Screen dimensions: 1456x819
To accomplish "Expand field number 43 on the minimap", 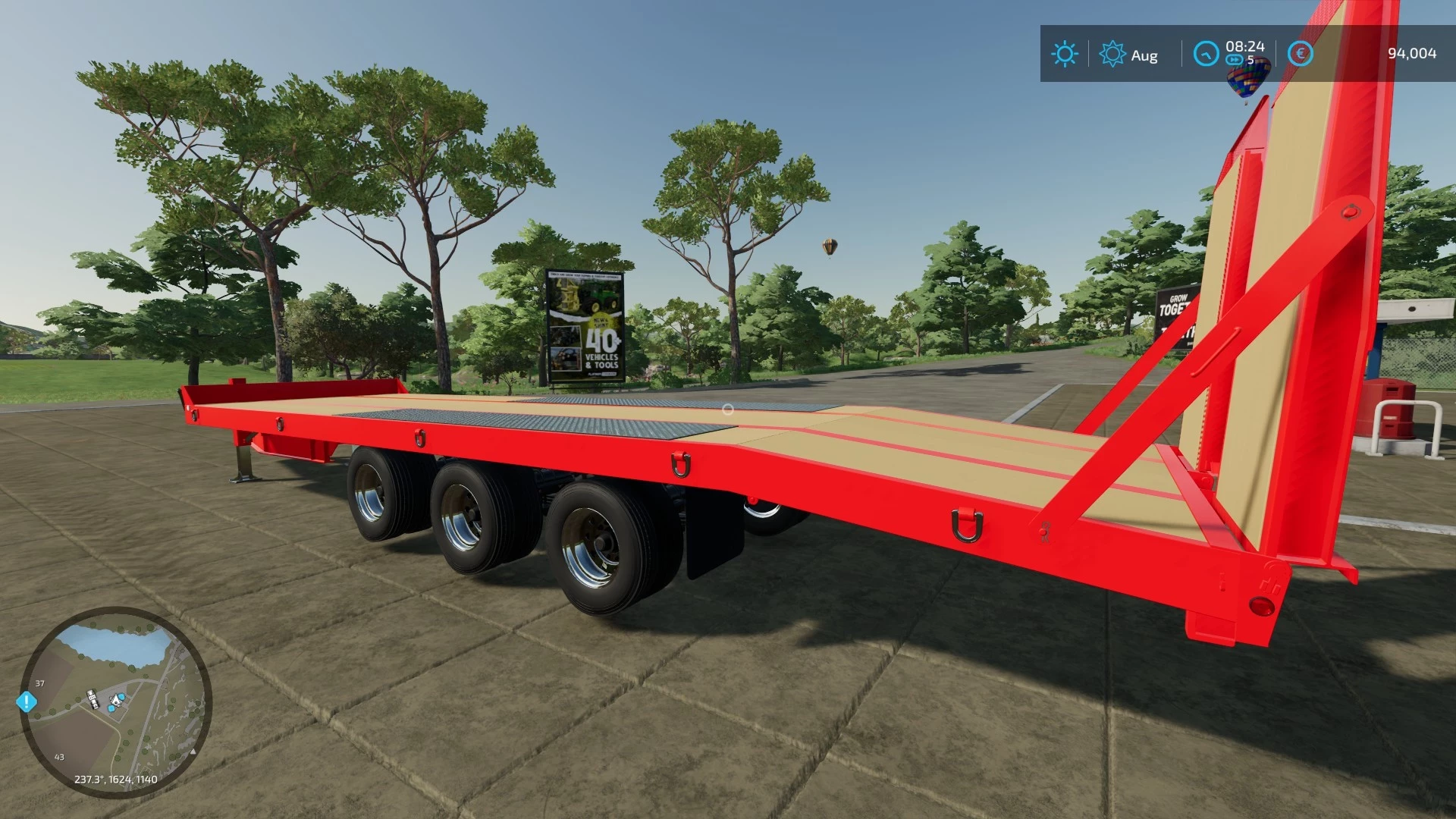I will click(x=61, y=755).
